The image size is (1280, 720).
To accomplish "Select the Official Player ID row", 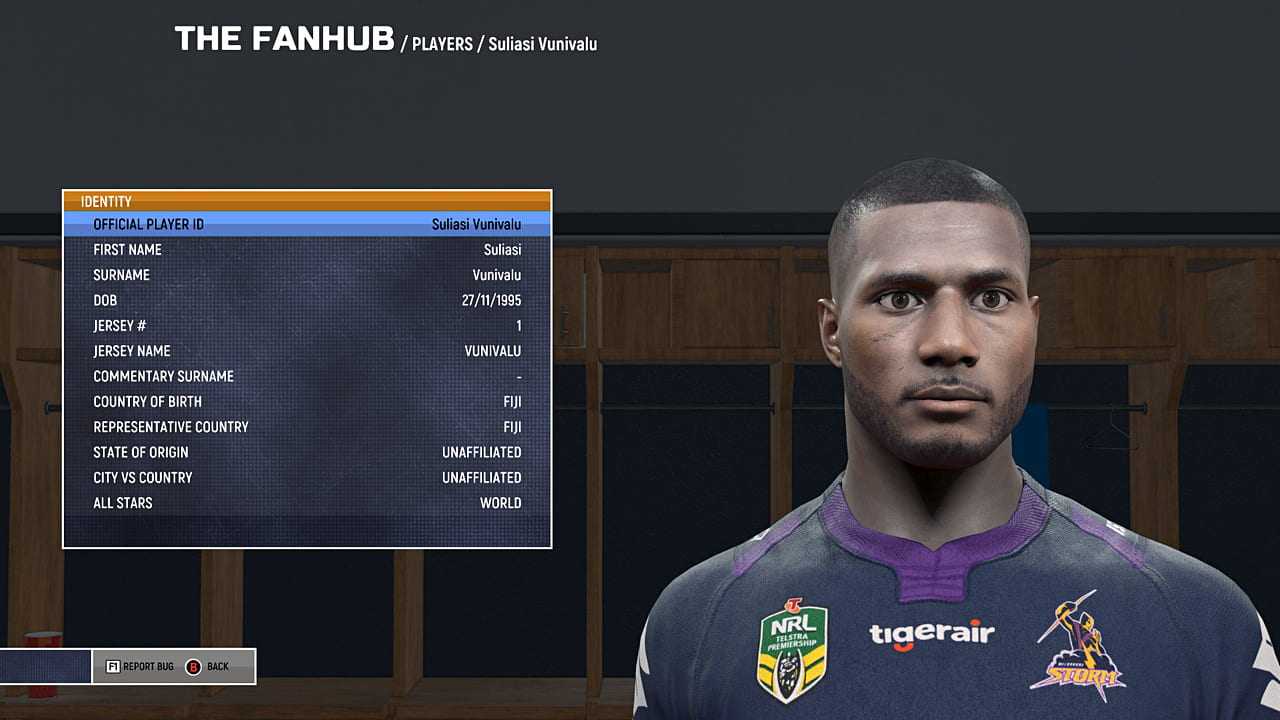I will point(307,224).
